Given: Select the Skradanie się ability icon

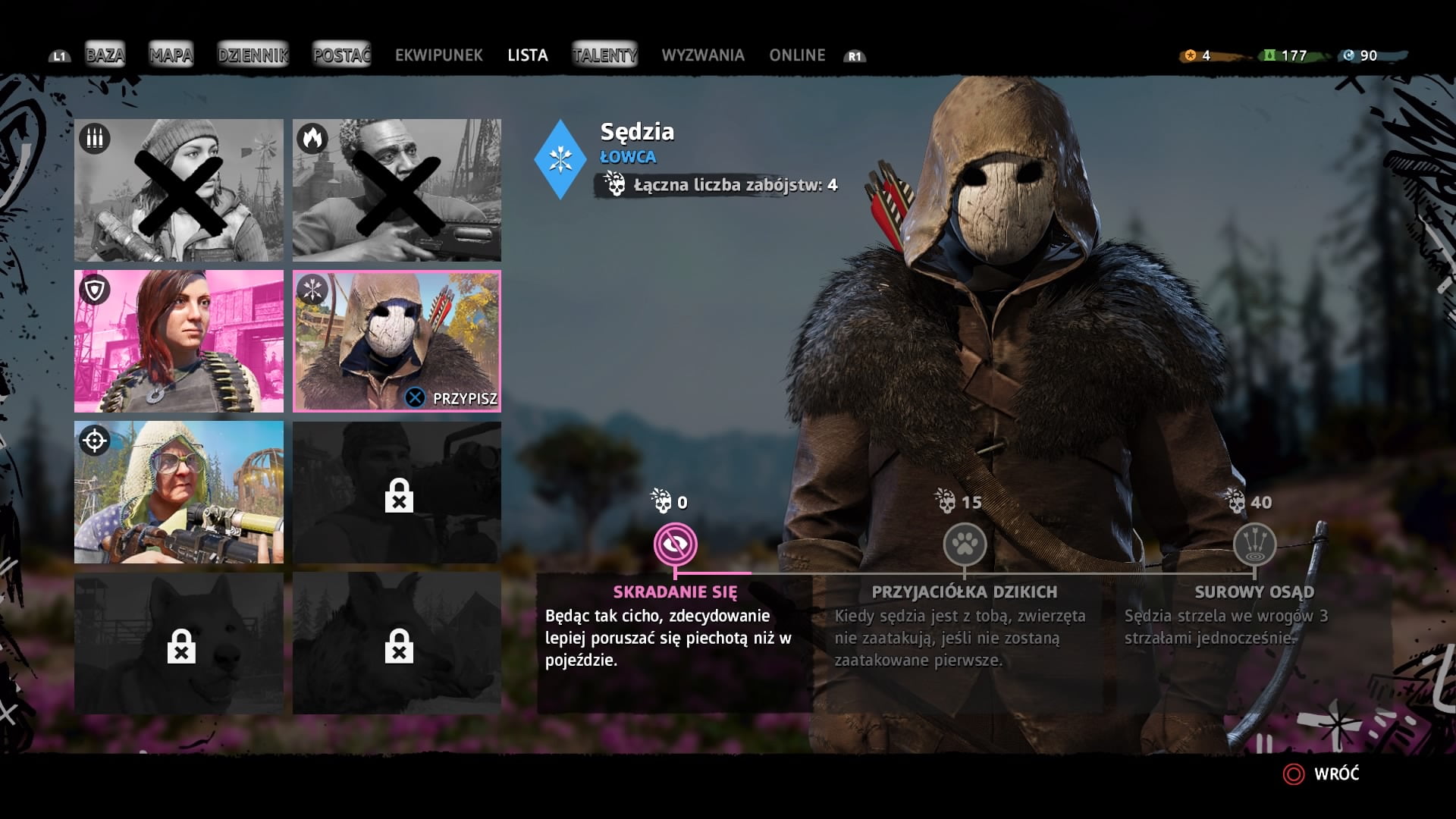Looking at the screenshot, I should tap(675, 544).
